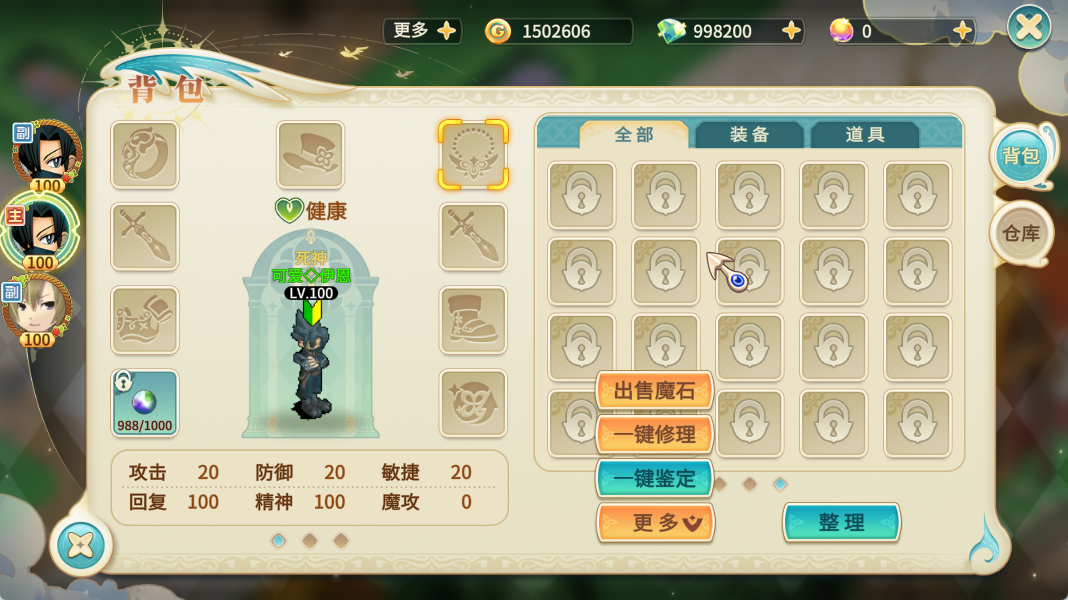This screenshot has height=600, width=1068.
Task: Choose the boots equipment slot
Action: [473, 320]
